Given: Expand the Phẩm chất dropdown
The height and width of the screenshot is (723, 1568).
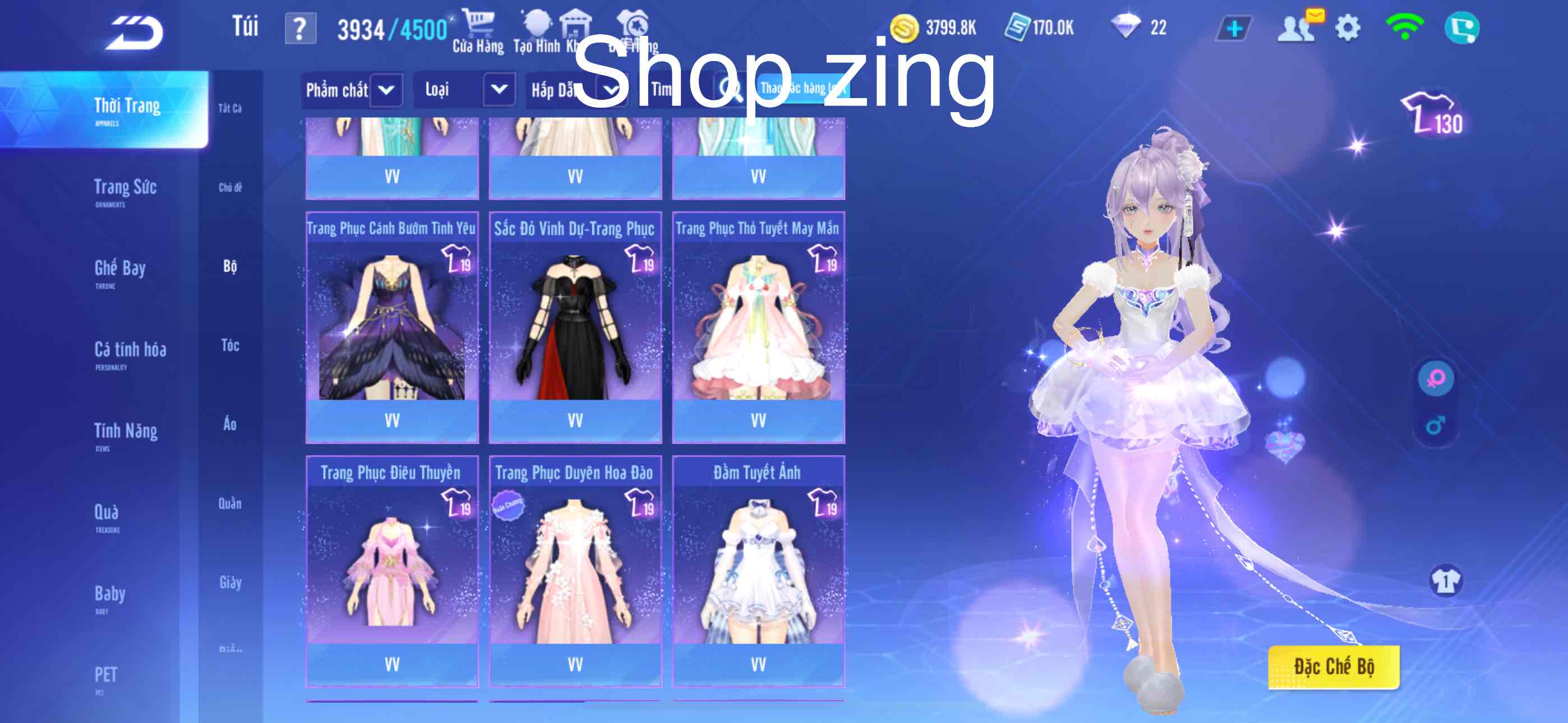Looking at the screenshot, I should coord(385,91).
